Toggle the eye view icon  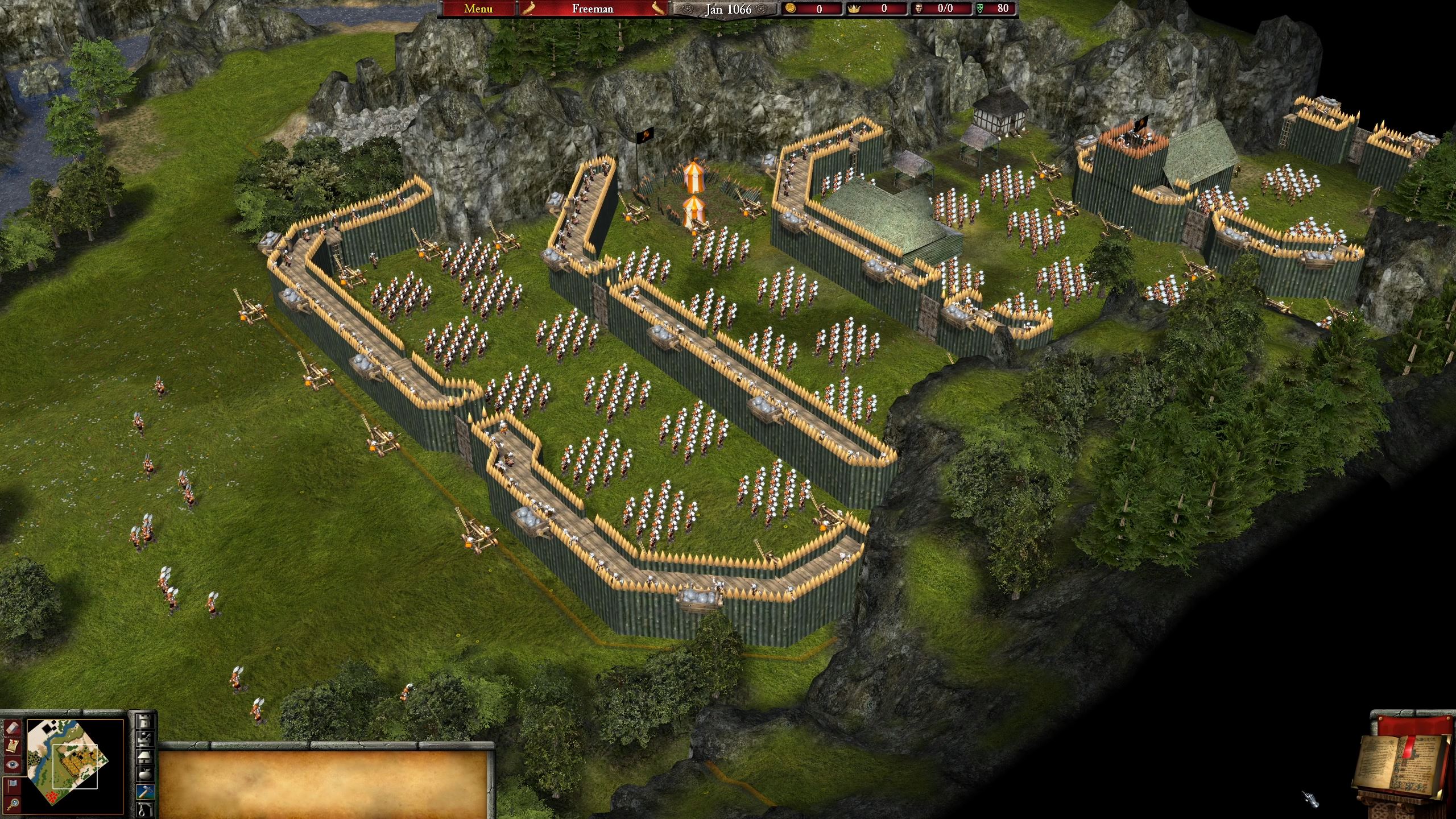pos(13,765)
